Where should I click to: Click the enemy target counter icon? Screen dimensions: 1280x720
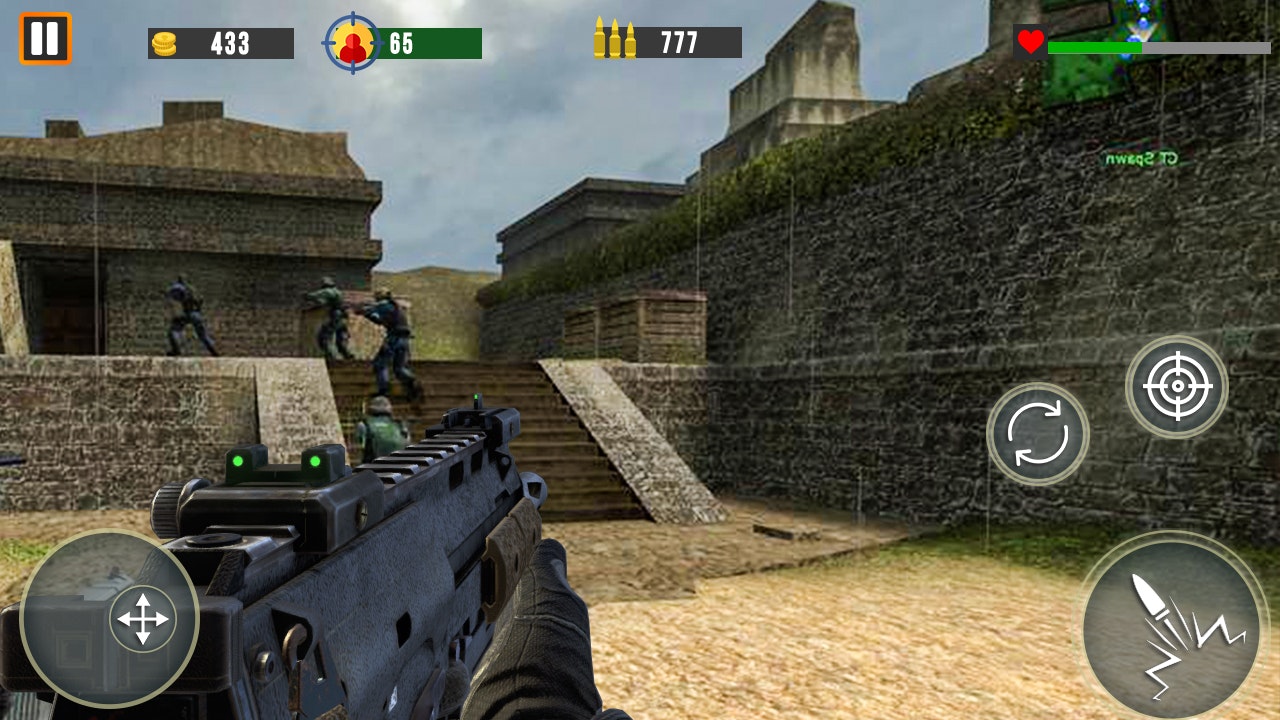click(355, 40)
